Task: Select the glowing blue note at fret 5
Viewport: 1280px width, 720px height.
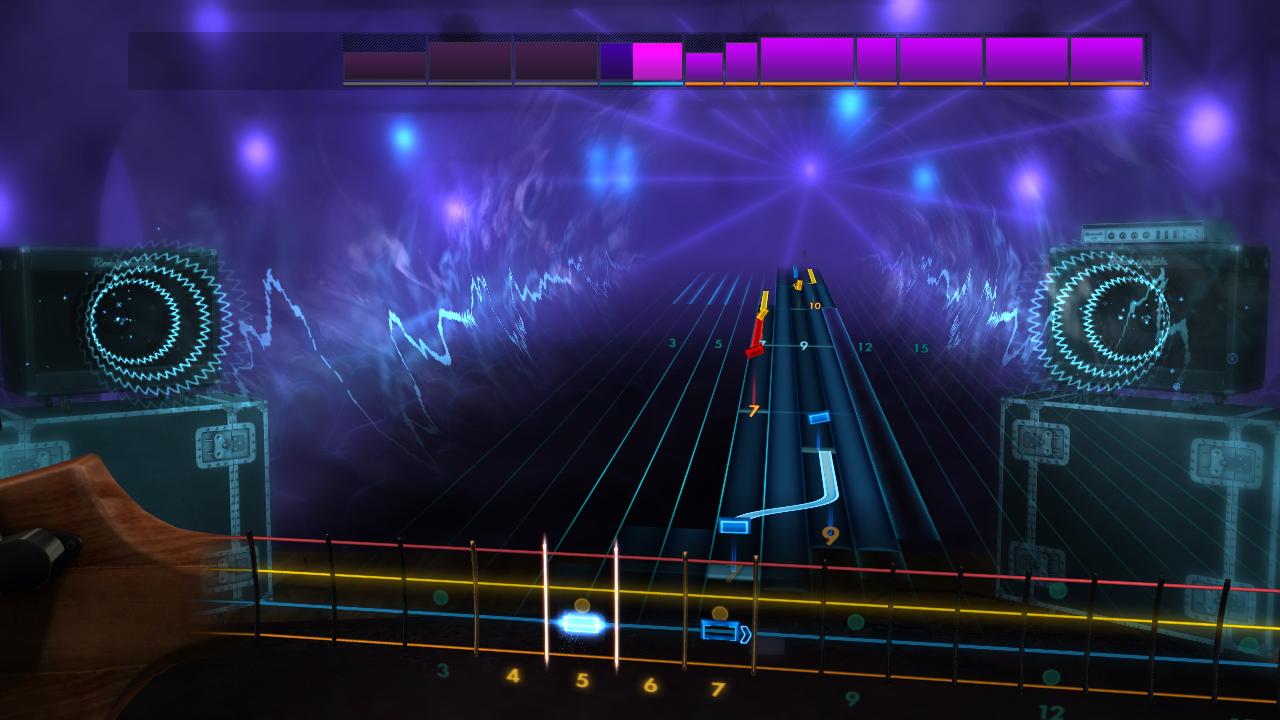Action: (x=583, y=623)
